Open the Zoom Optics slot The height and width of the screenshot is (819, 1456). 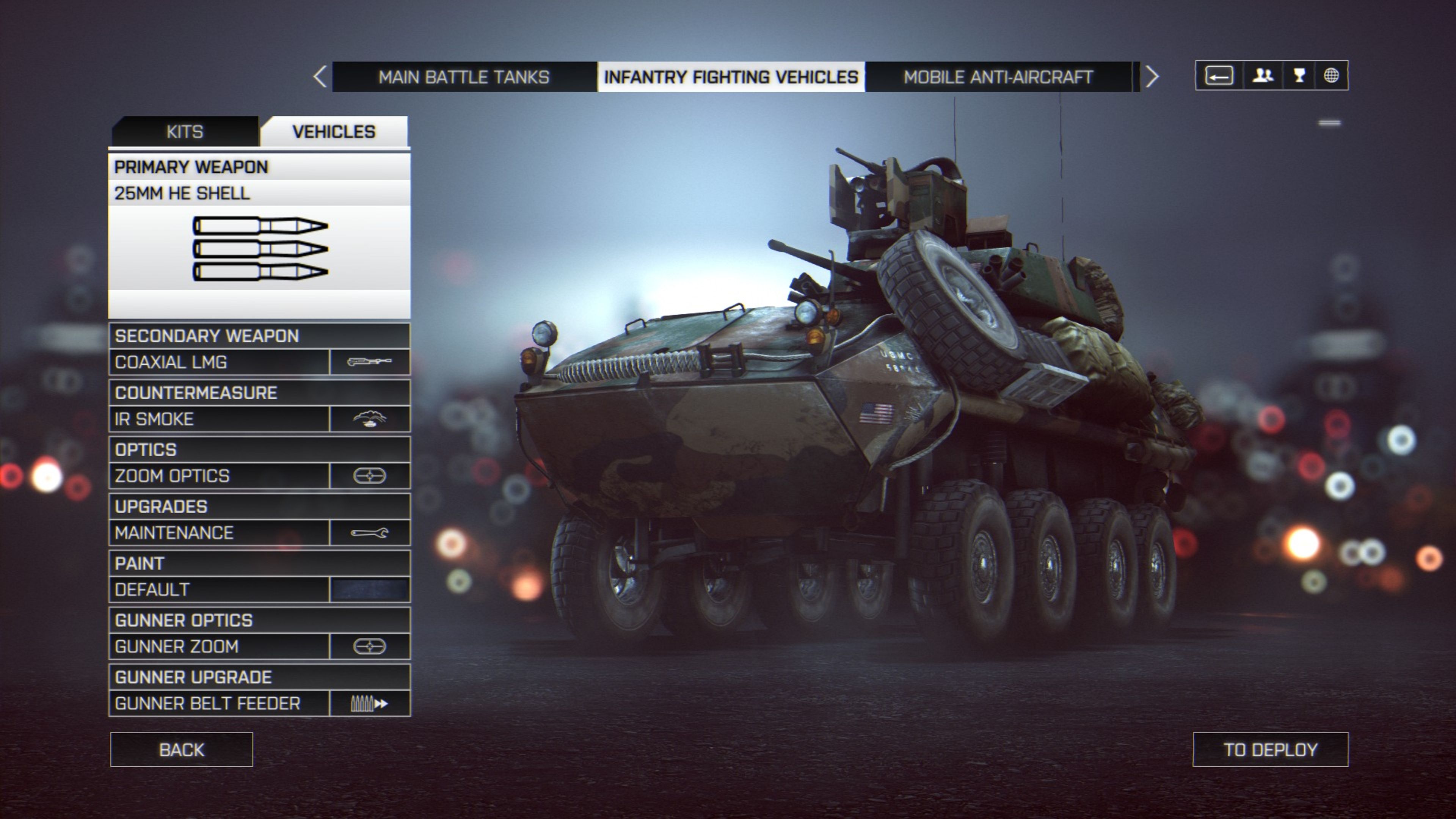259,476
